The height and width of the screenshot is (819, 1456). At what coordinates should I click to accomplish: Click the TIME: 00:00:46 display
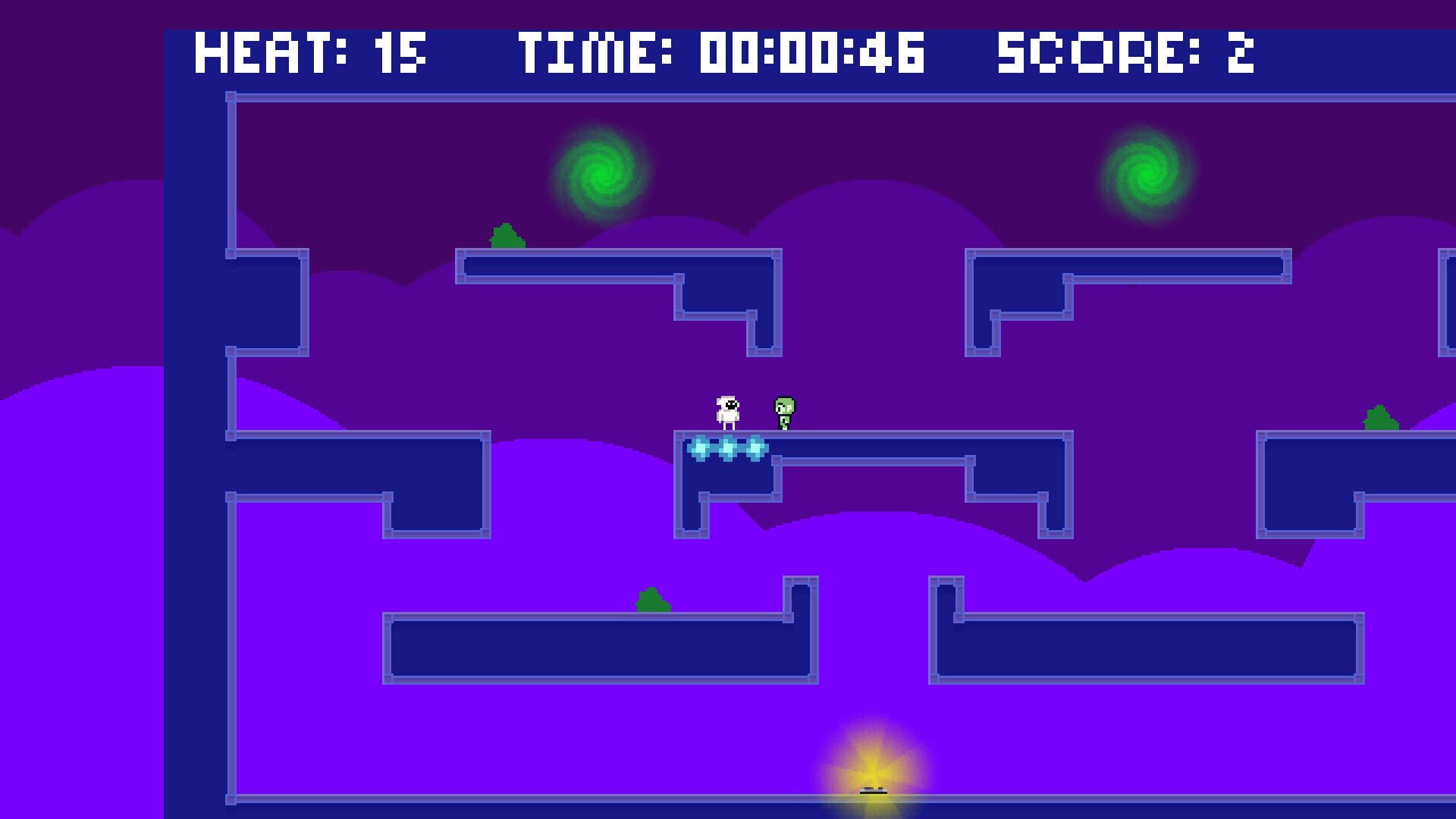(x=721, y=52)
